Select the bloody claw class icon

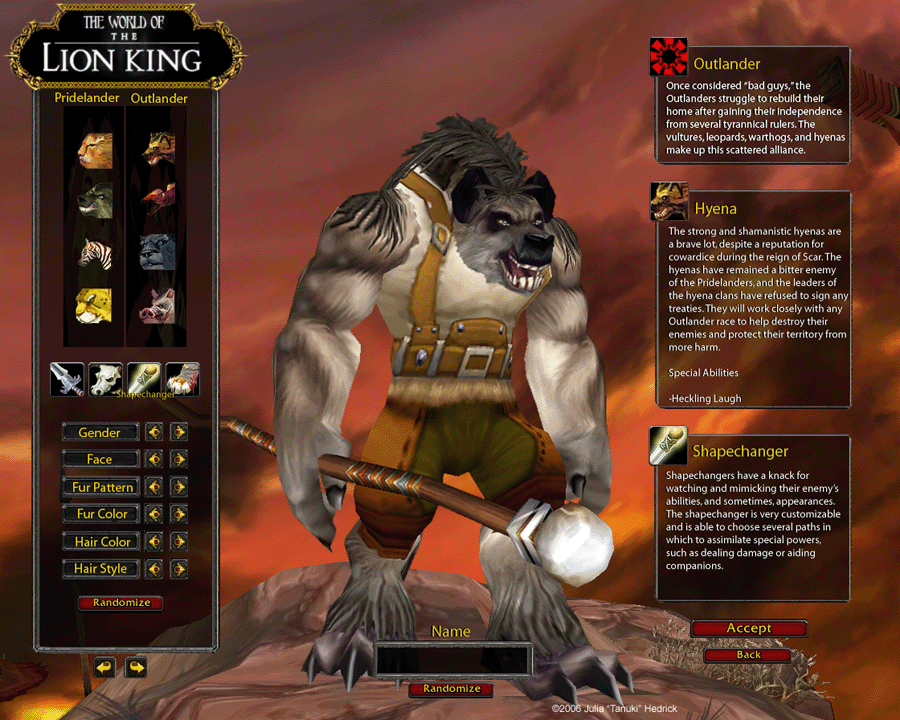pos(182,379)
